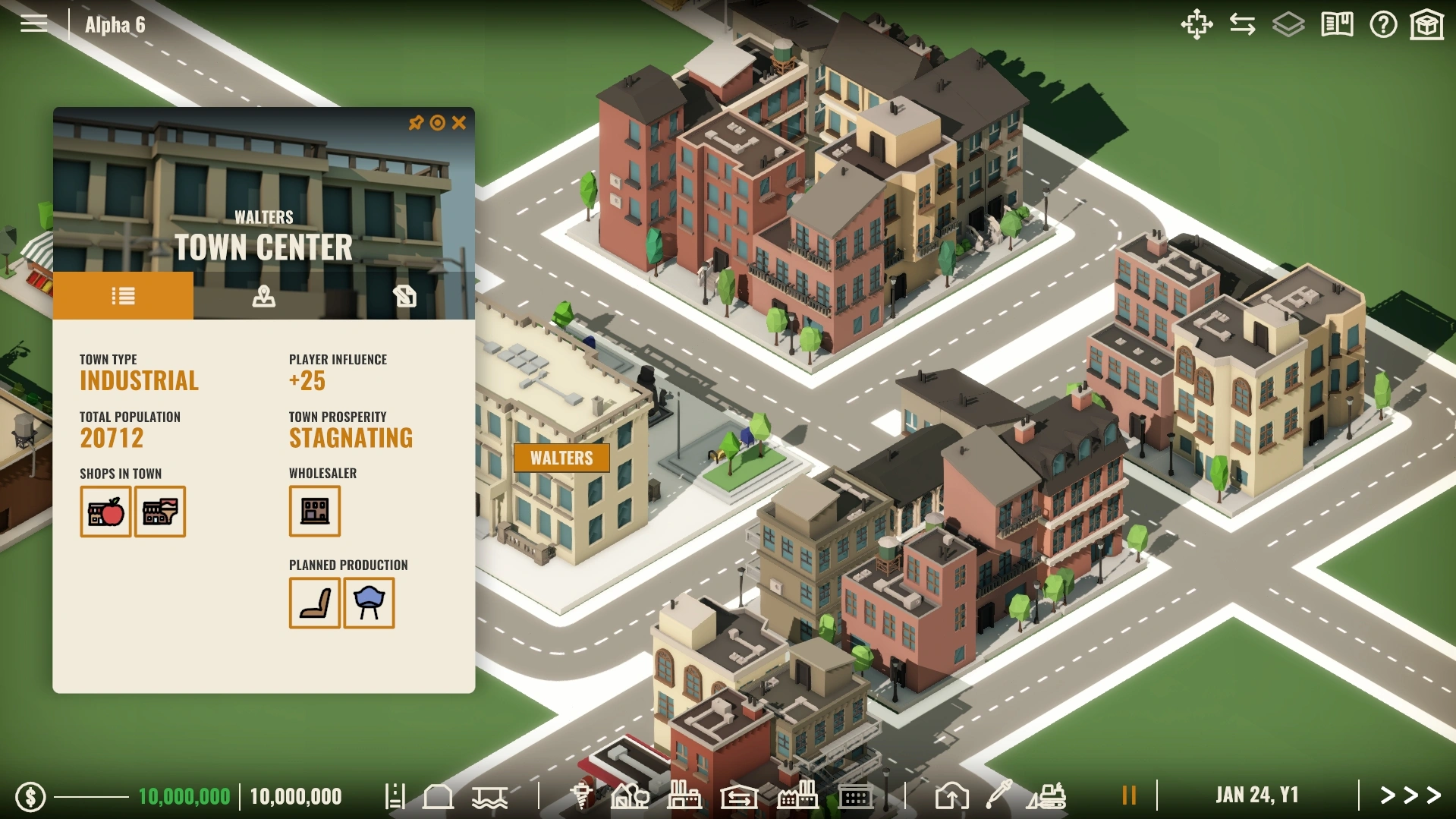Image resolution: width=1456 pixels, height=819 pixels.
Task: Click the Walters town label
Action: click(561, 458)
